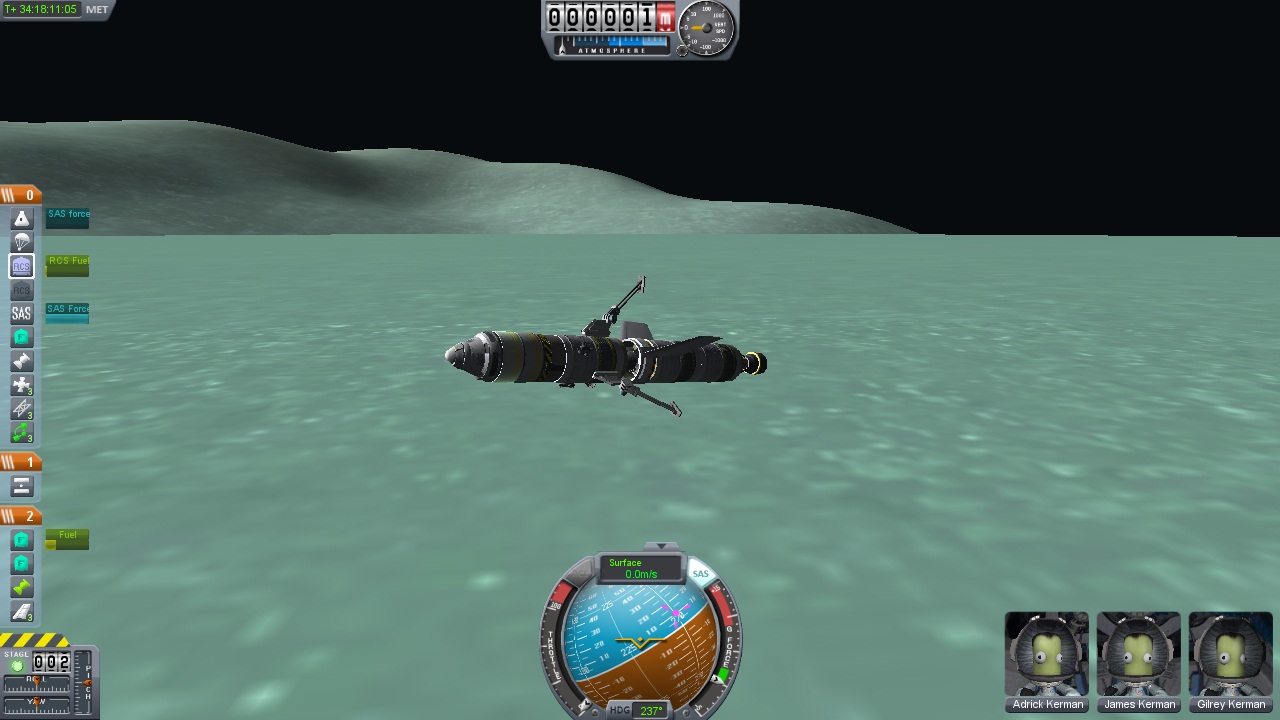Toggle the Surface speed mode readout
The image size is (1280, 720).
pos(640,568)
